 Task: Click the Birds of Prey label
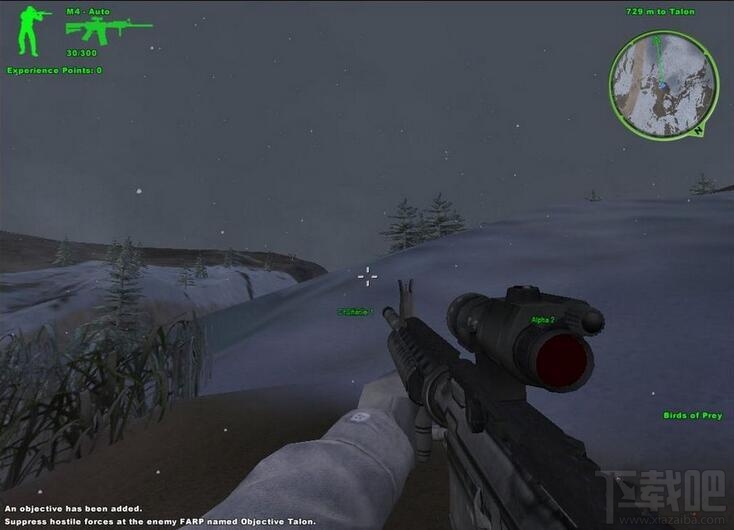tap(691, 415)
